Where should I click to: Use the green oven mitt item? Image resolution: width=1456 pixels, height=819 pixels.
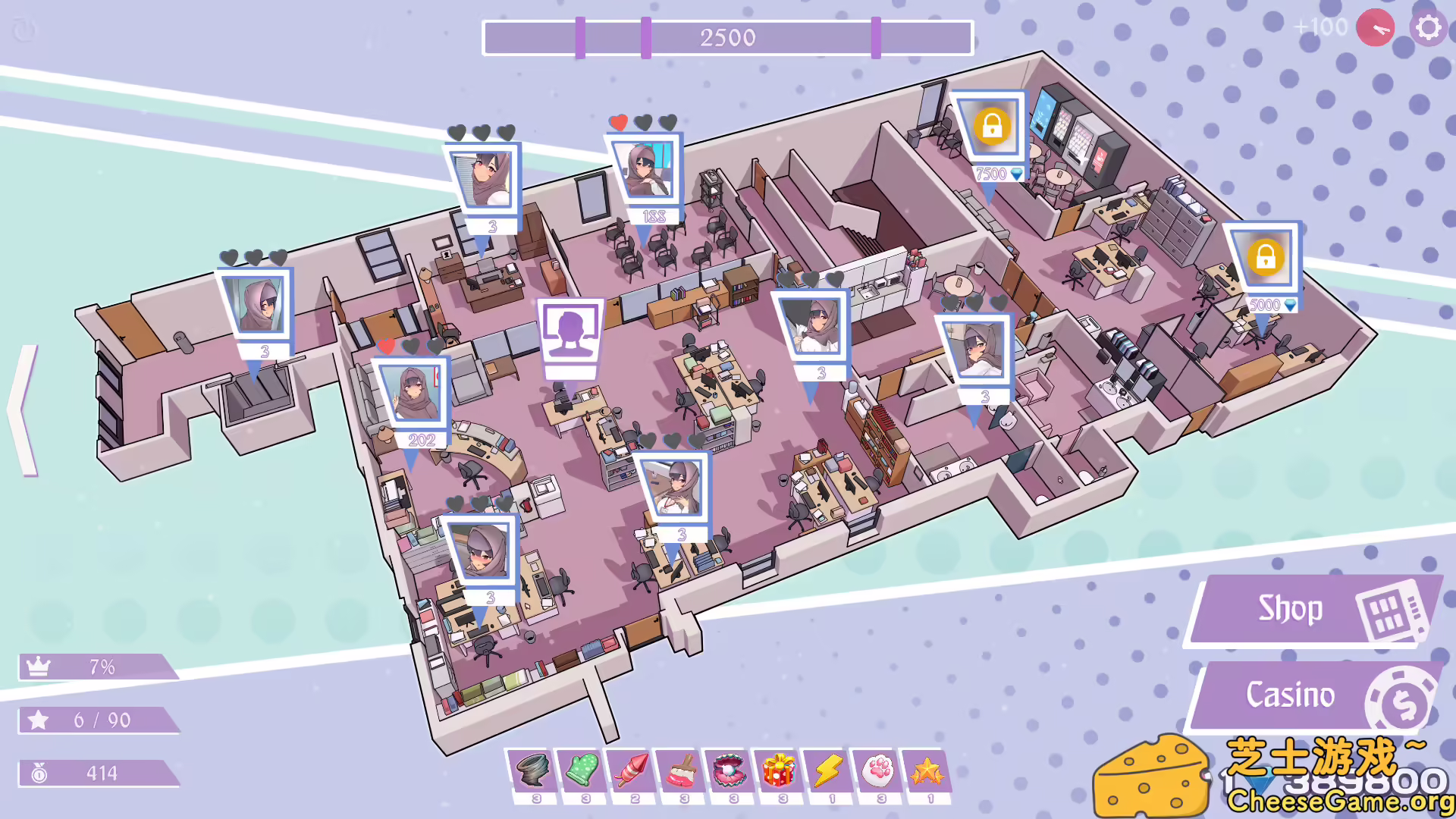tap(583, 770)
